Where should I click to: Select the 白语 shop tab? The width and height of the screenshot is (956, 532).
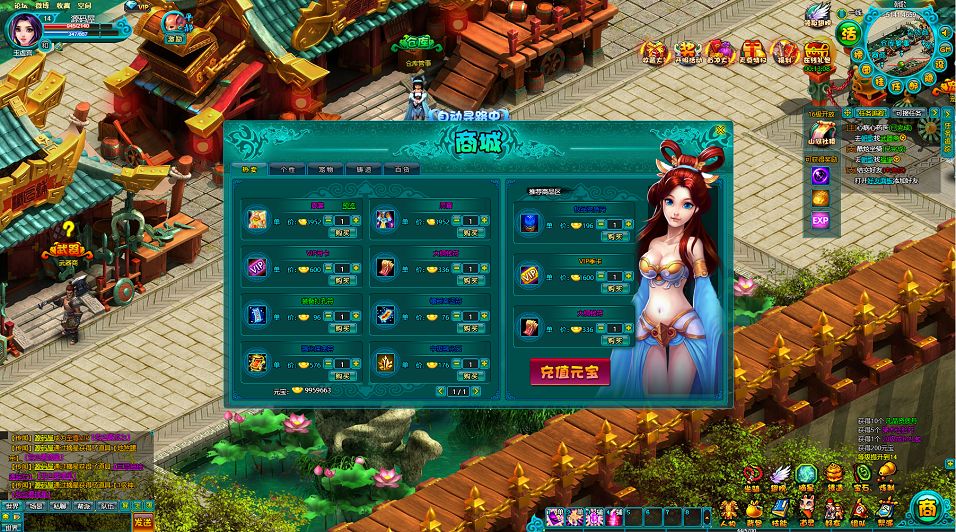click(x=401, y=170)
